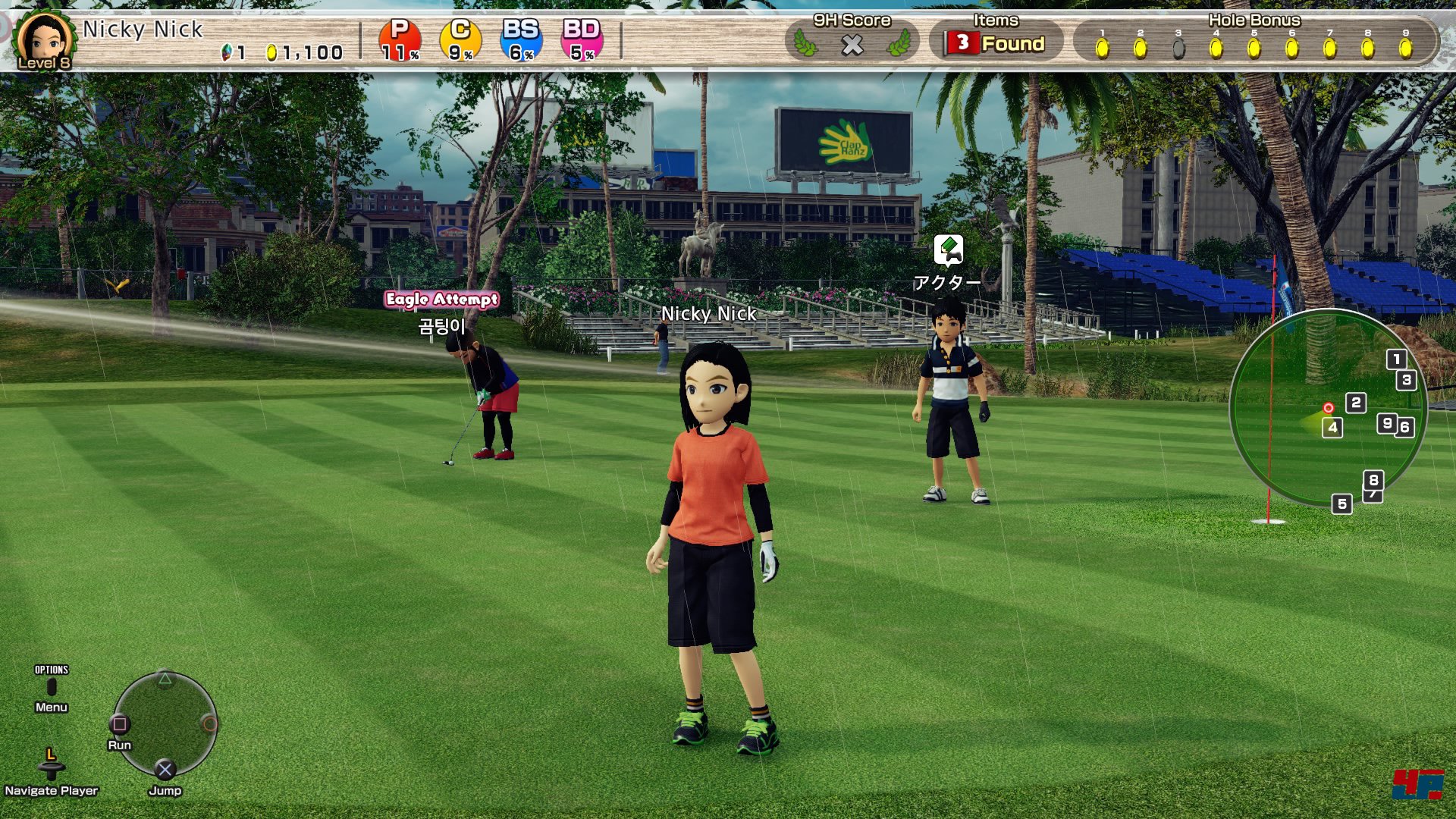Click hole marker 4 on the minimap

click(1332, 428)
